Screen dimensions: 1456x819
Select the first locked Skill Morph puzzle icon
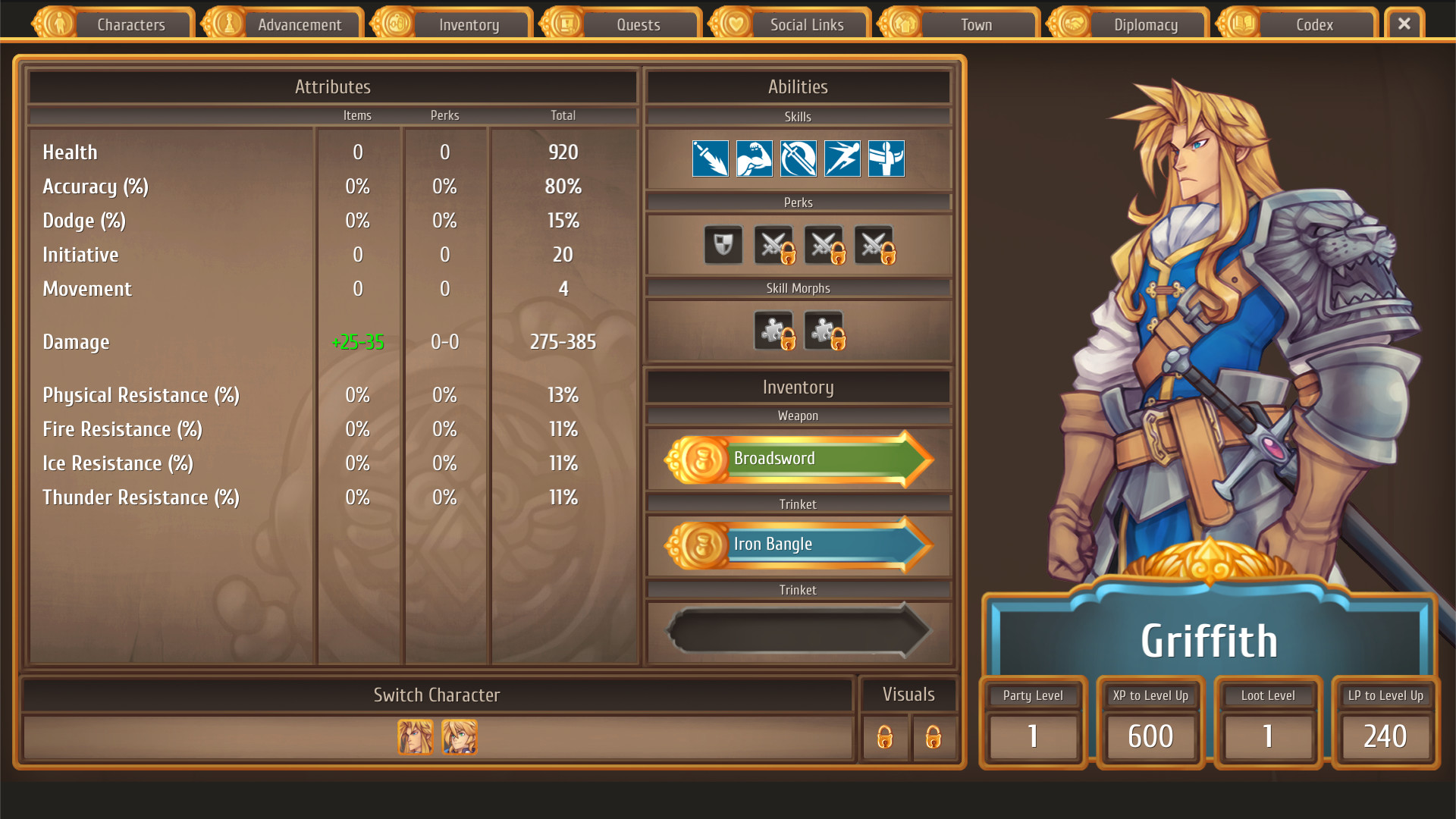click(773, 331)
